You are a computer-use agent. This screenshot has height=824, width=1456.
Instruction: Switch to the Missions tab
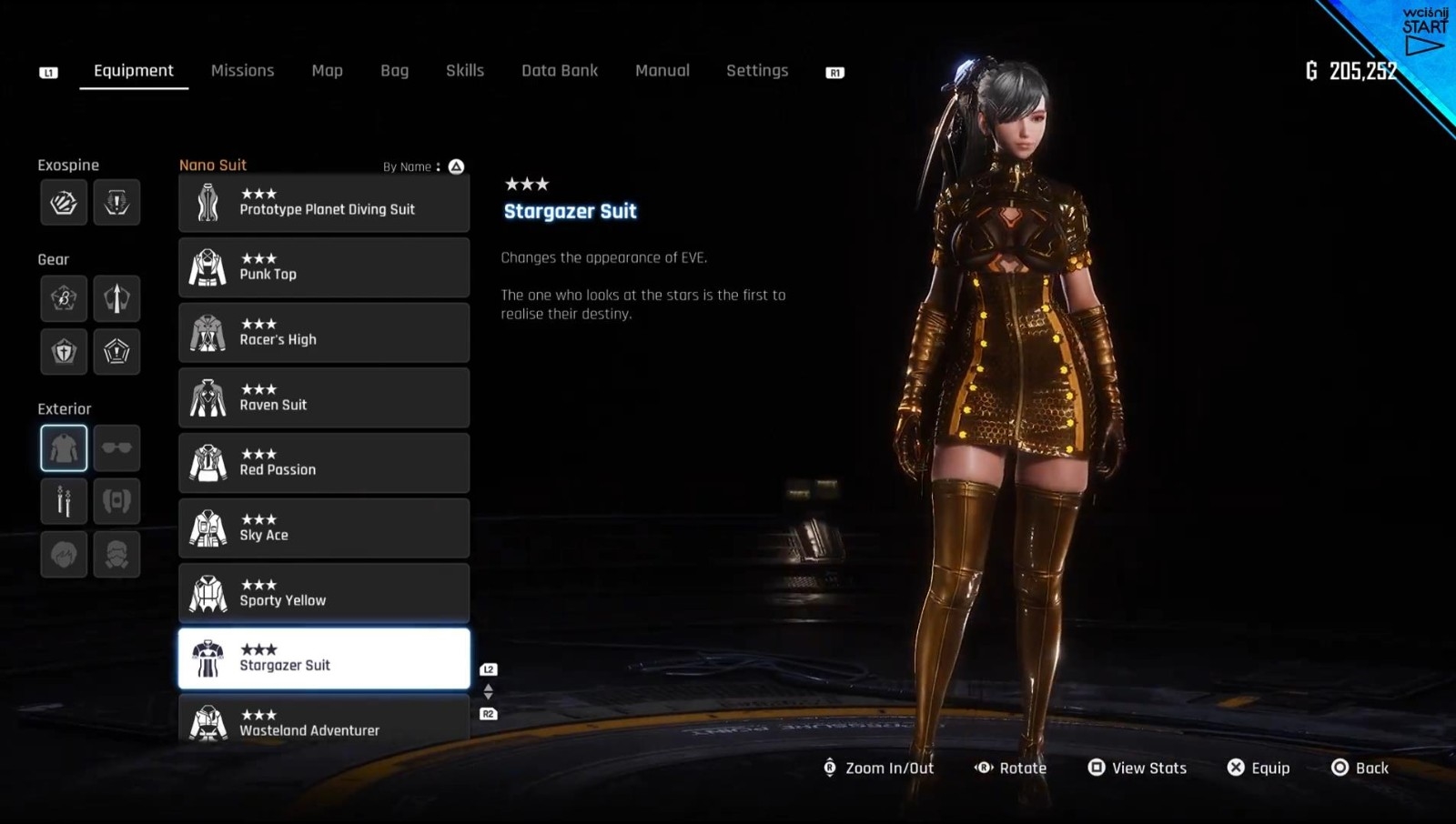pos(242,71)
